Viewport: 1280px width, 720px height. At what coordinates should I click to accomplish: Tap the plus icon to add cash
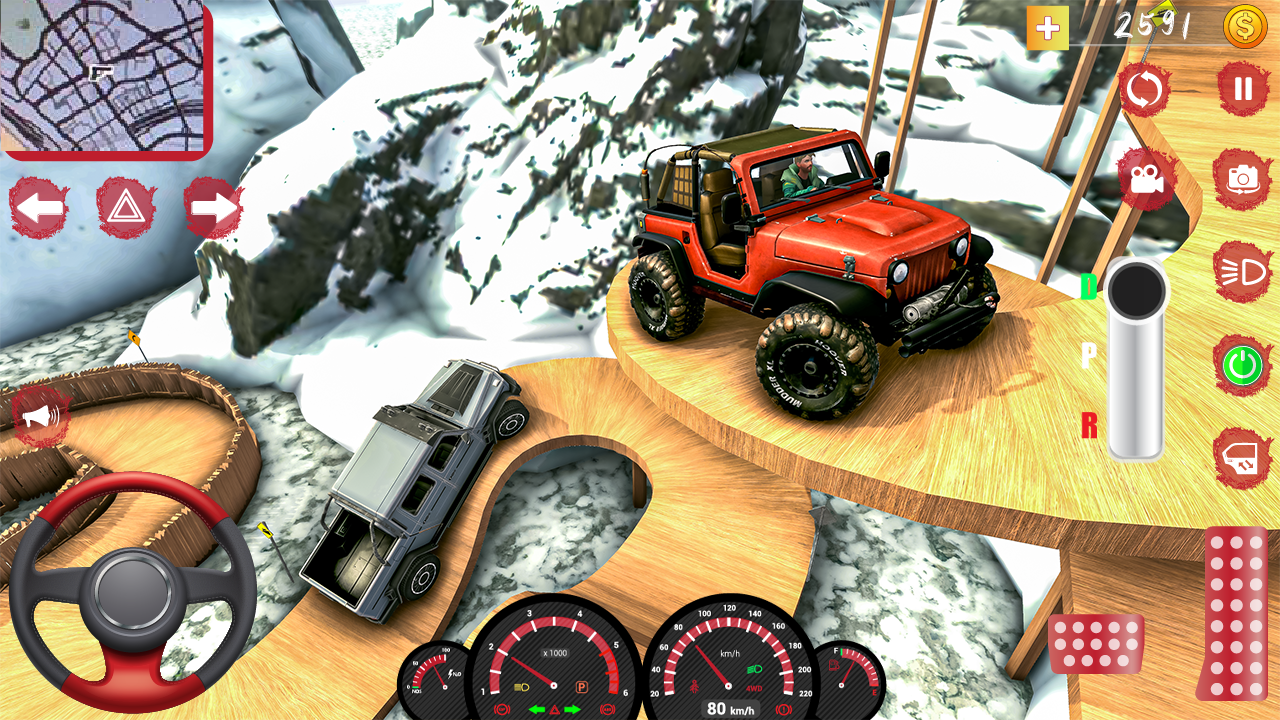(1048, 30)
